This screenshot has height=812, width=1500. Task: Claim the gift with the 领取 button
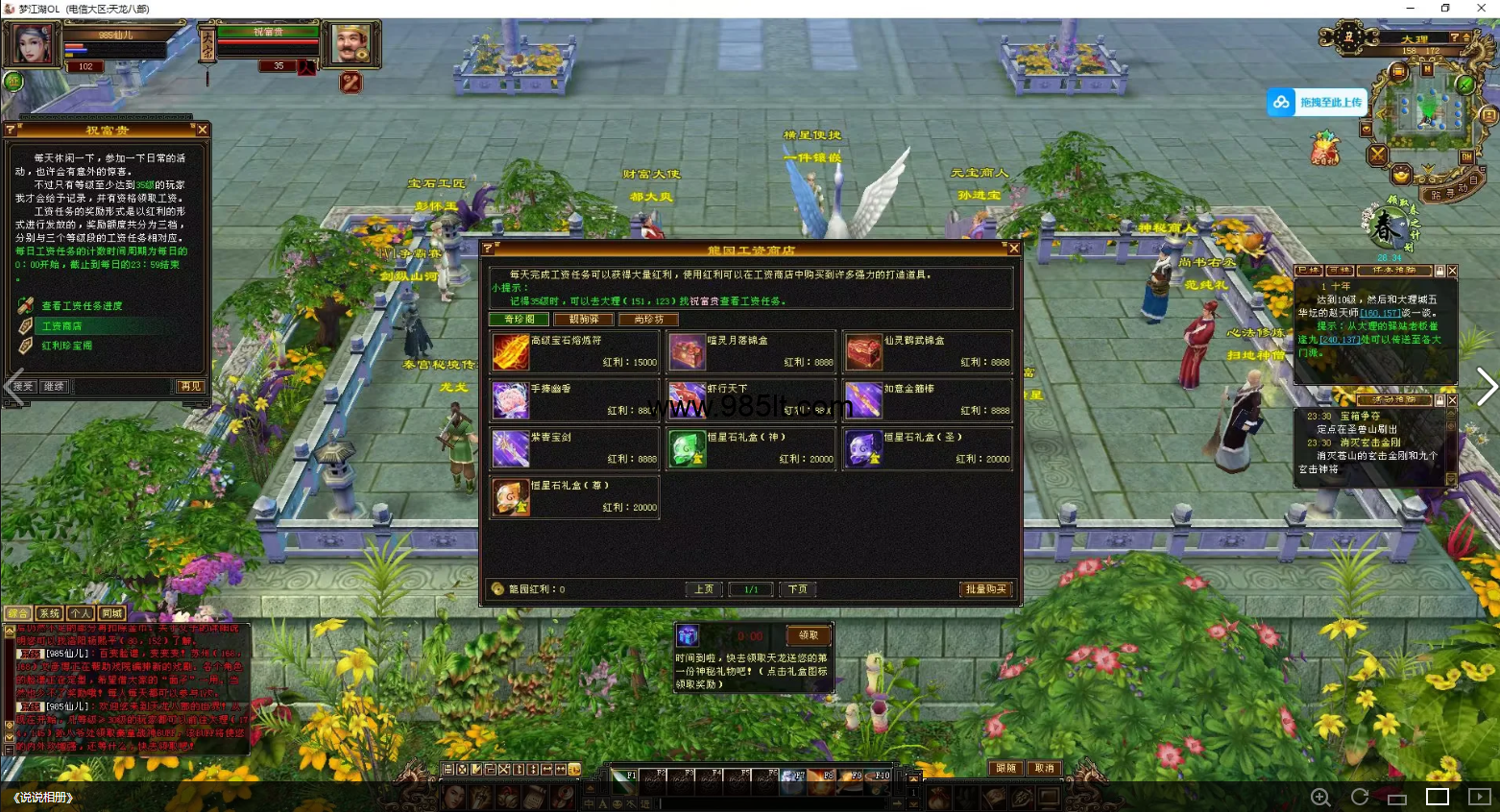point(809,635)
